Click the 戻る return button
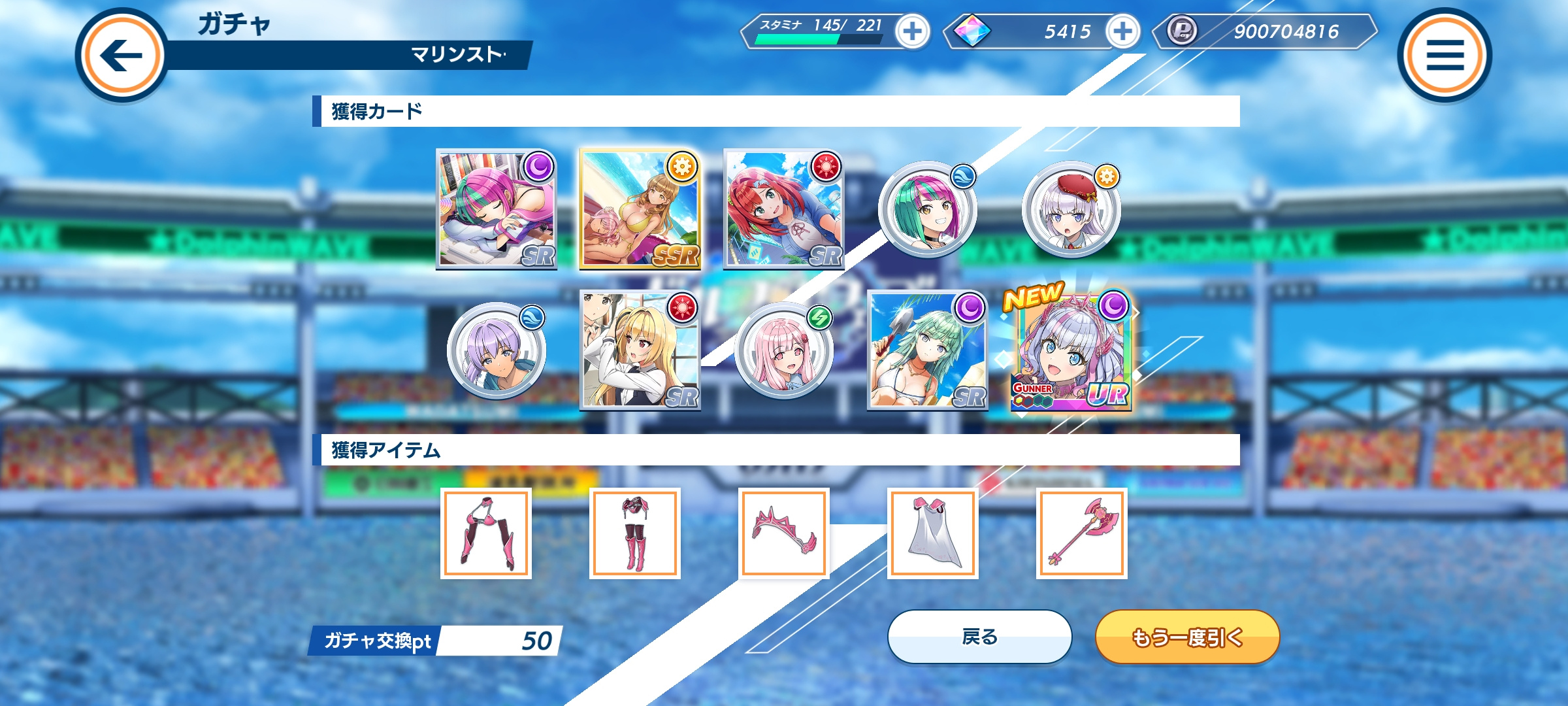The width and height of the screenshot is (1568, 706). click(x=979, y=637)
